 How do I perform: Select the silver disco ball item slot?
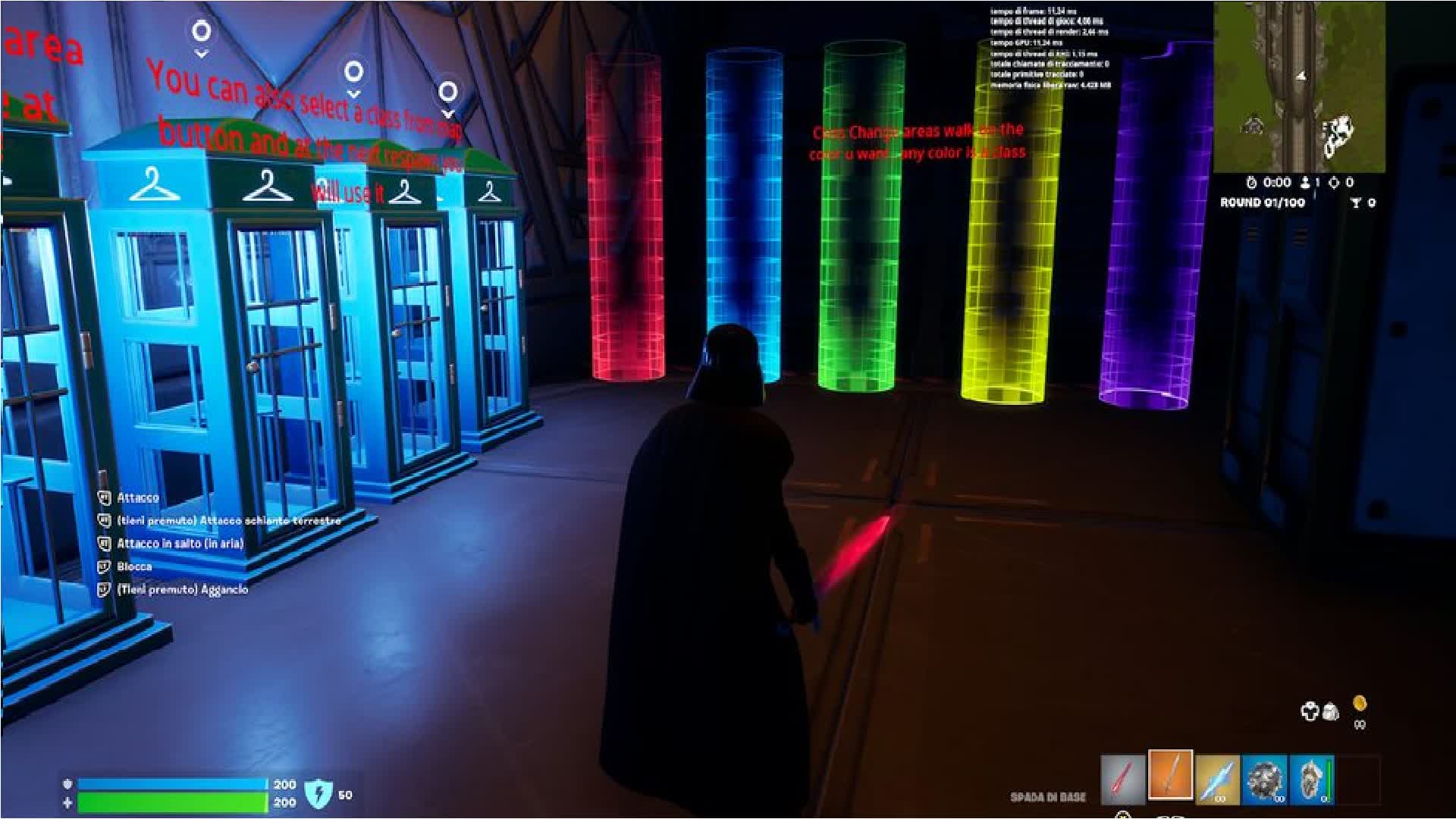pyautogui.click(x=1264, y=779)
